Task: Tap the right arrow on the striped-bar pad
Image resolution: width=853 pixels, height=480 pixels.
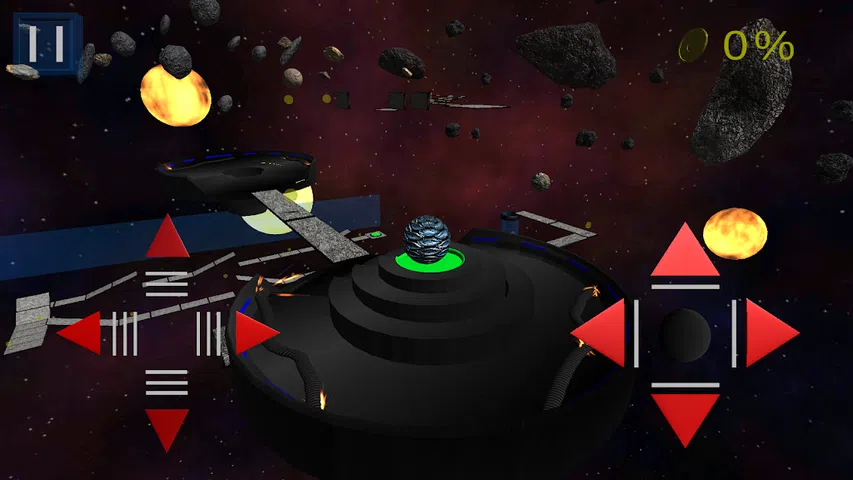Action: pyautogui.click(x=255, y=333)
